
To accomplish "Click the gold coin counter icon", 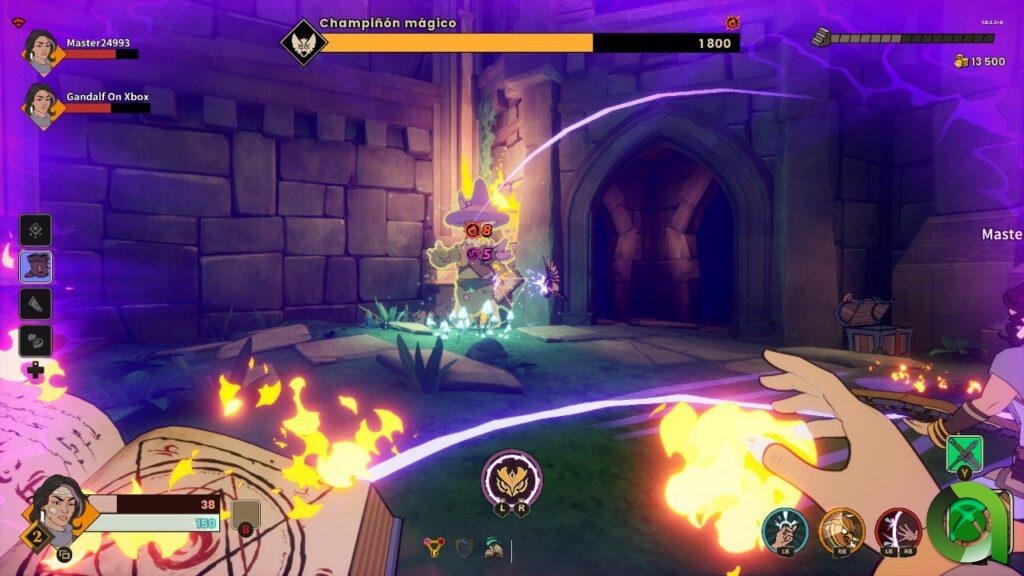I will 962,62.
